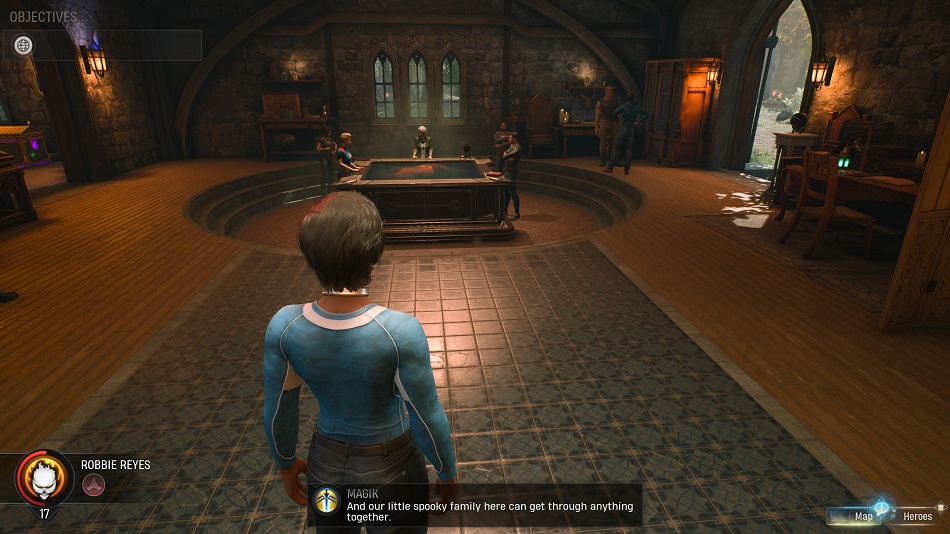Click the red class emblem under Robbie Reyes

(x=94, y=485)
